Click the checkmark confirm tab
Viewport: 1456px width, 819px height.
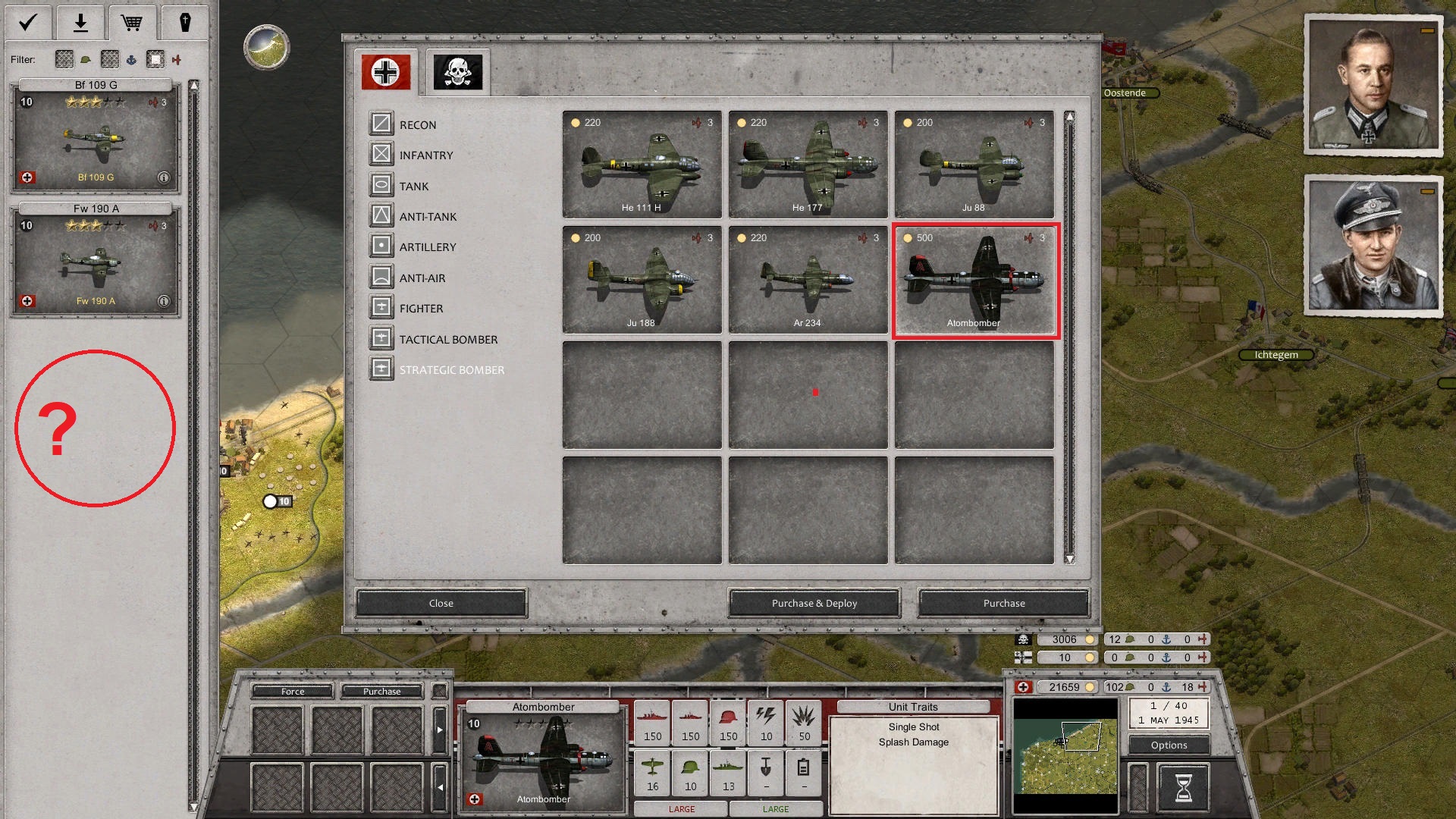(x=27, y=22)
